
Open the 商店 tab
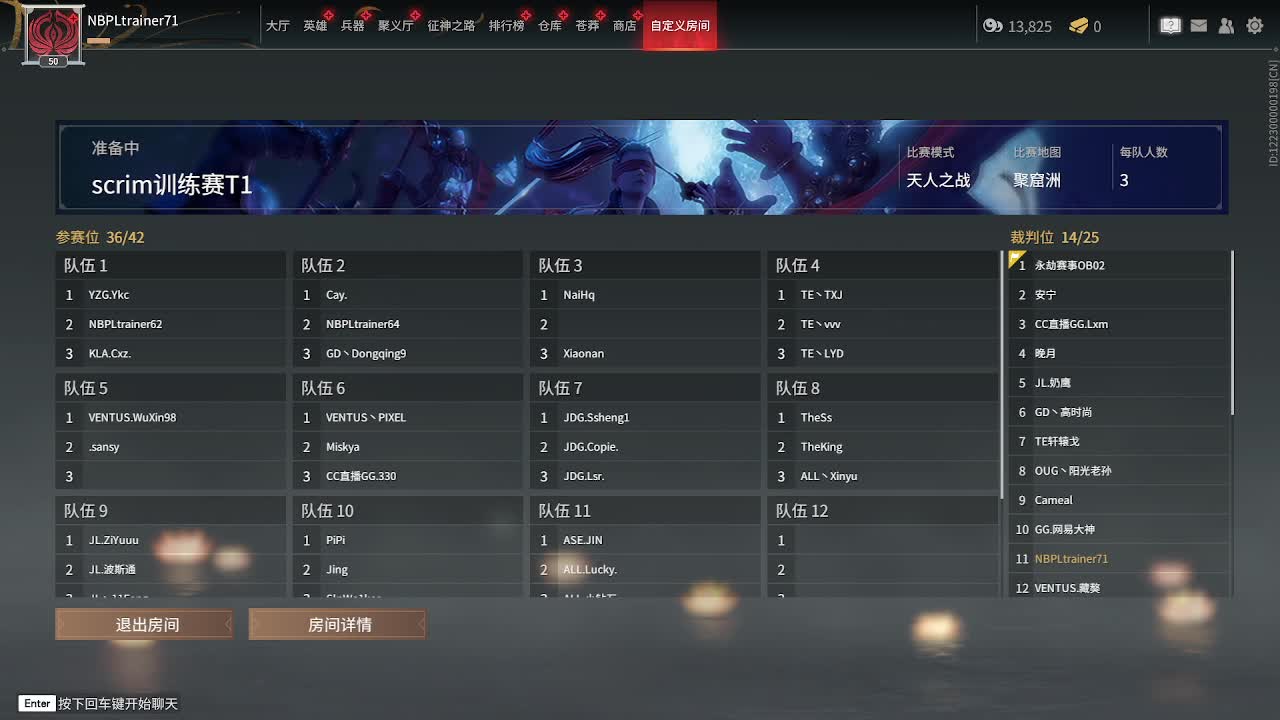(x=624, y=27)
